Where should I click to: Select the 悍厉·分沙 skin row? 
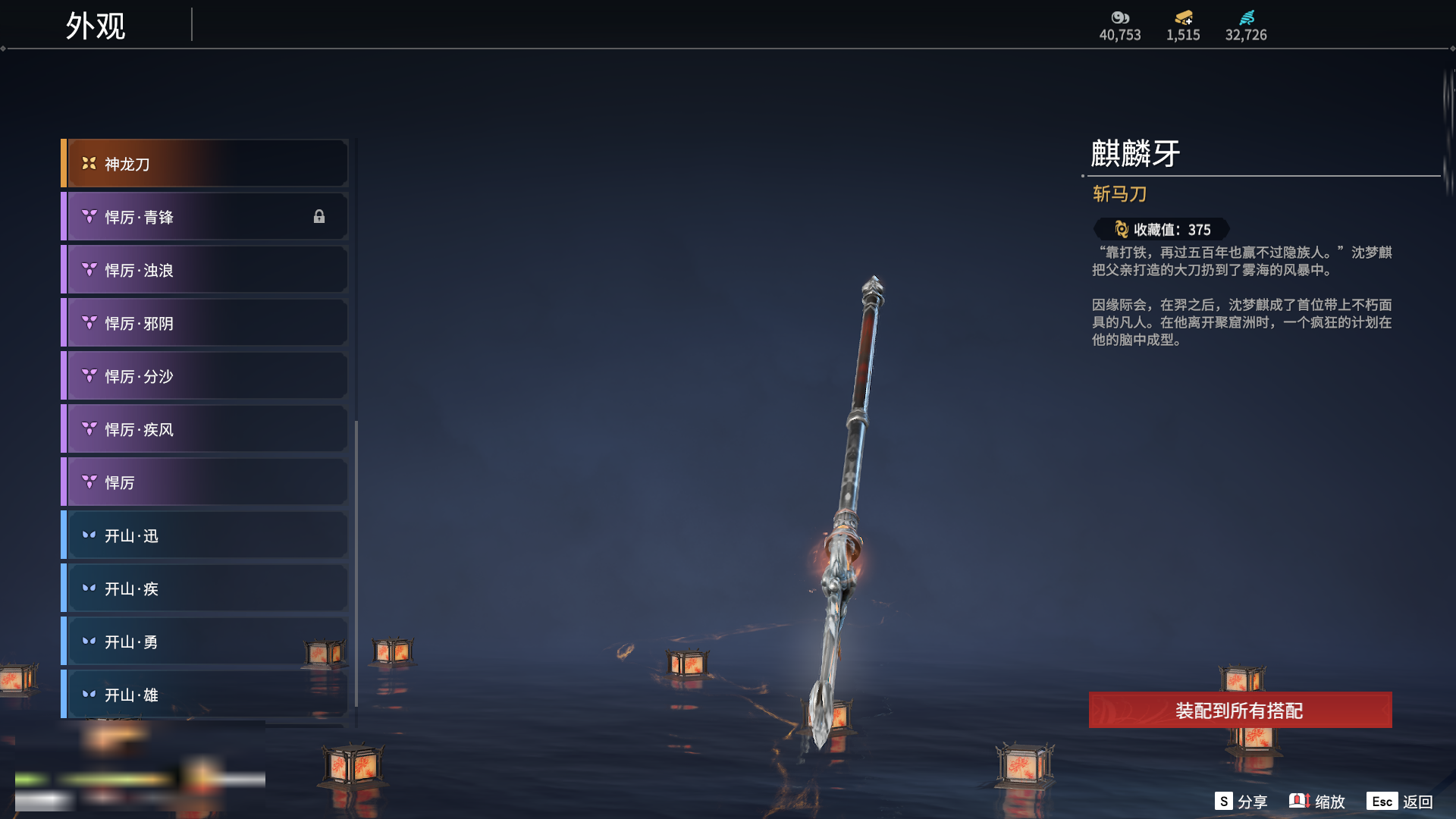205,376
